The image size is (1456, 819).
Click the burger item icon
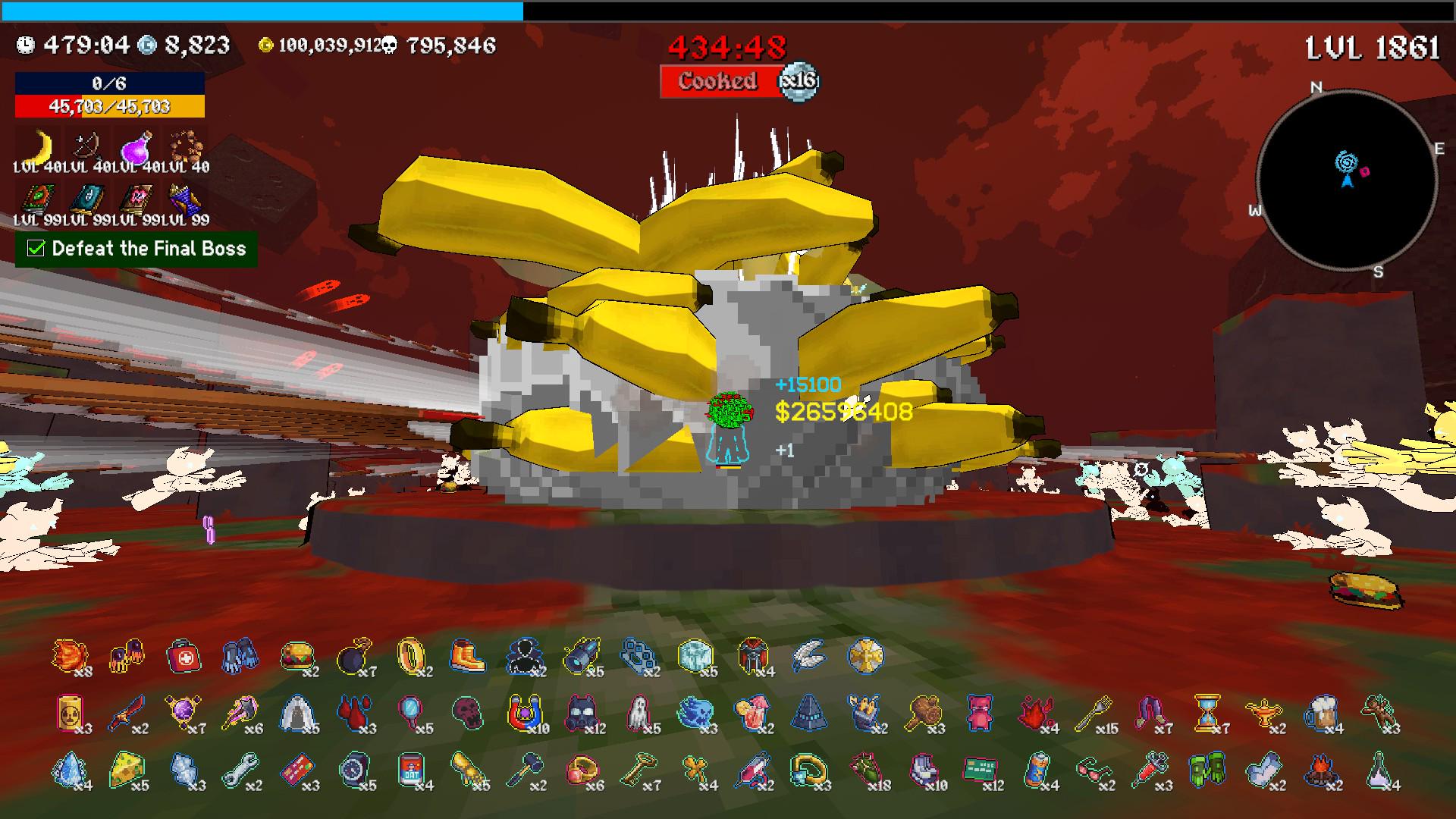click(297, 656)
